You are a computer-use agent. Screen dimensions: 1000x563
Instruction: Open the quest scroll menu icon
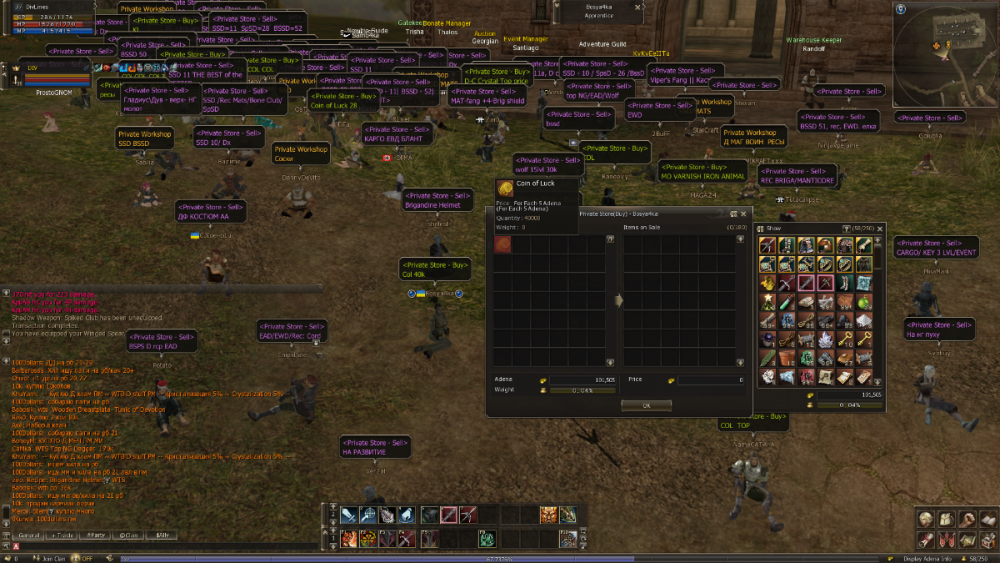pos(926,540)
